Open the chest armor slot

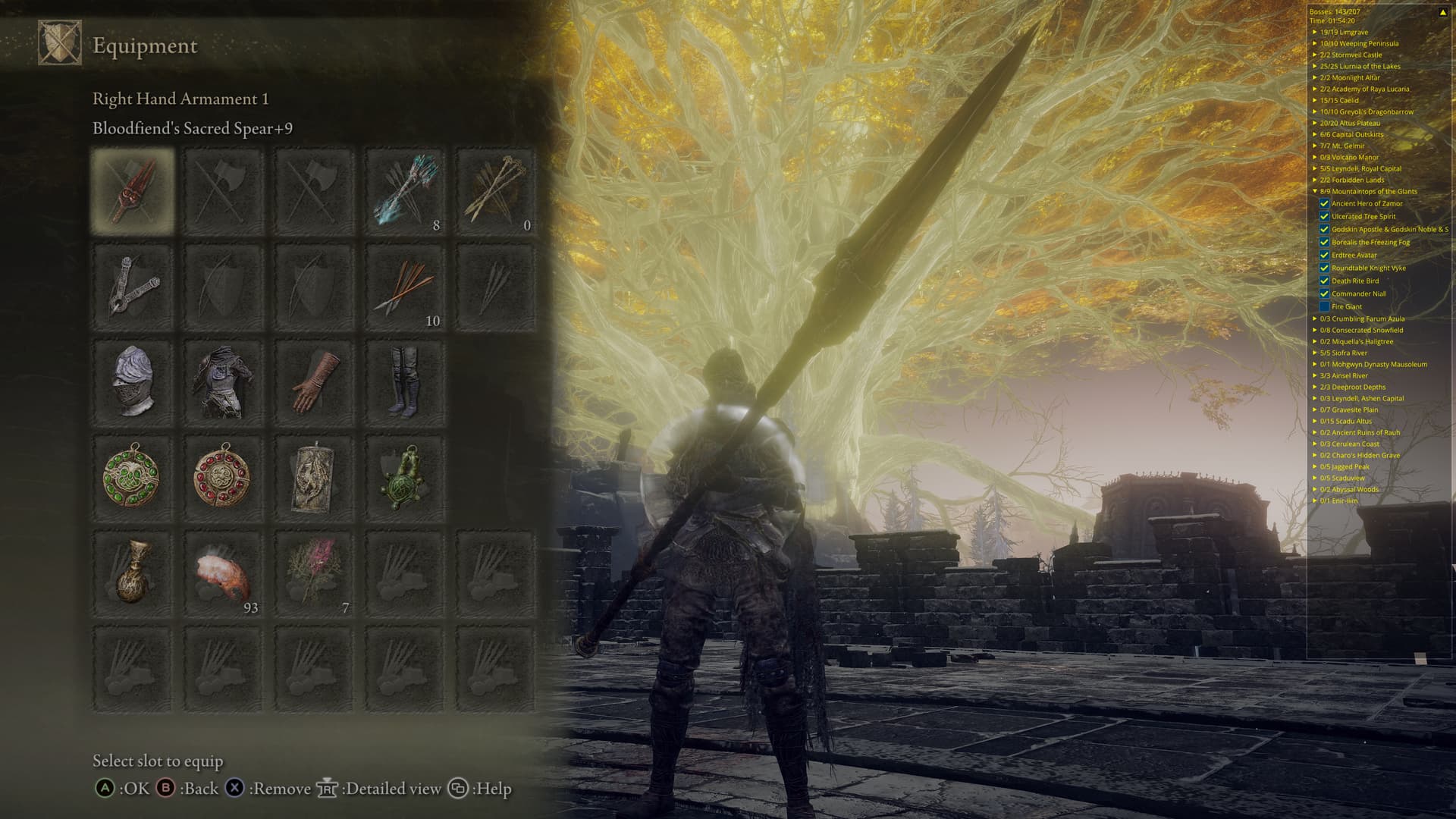tap(223, 381)
